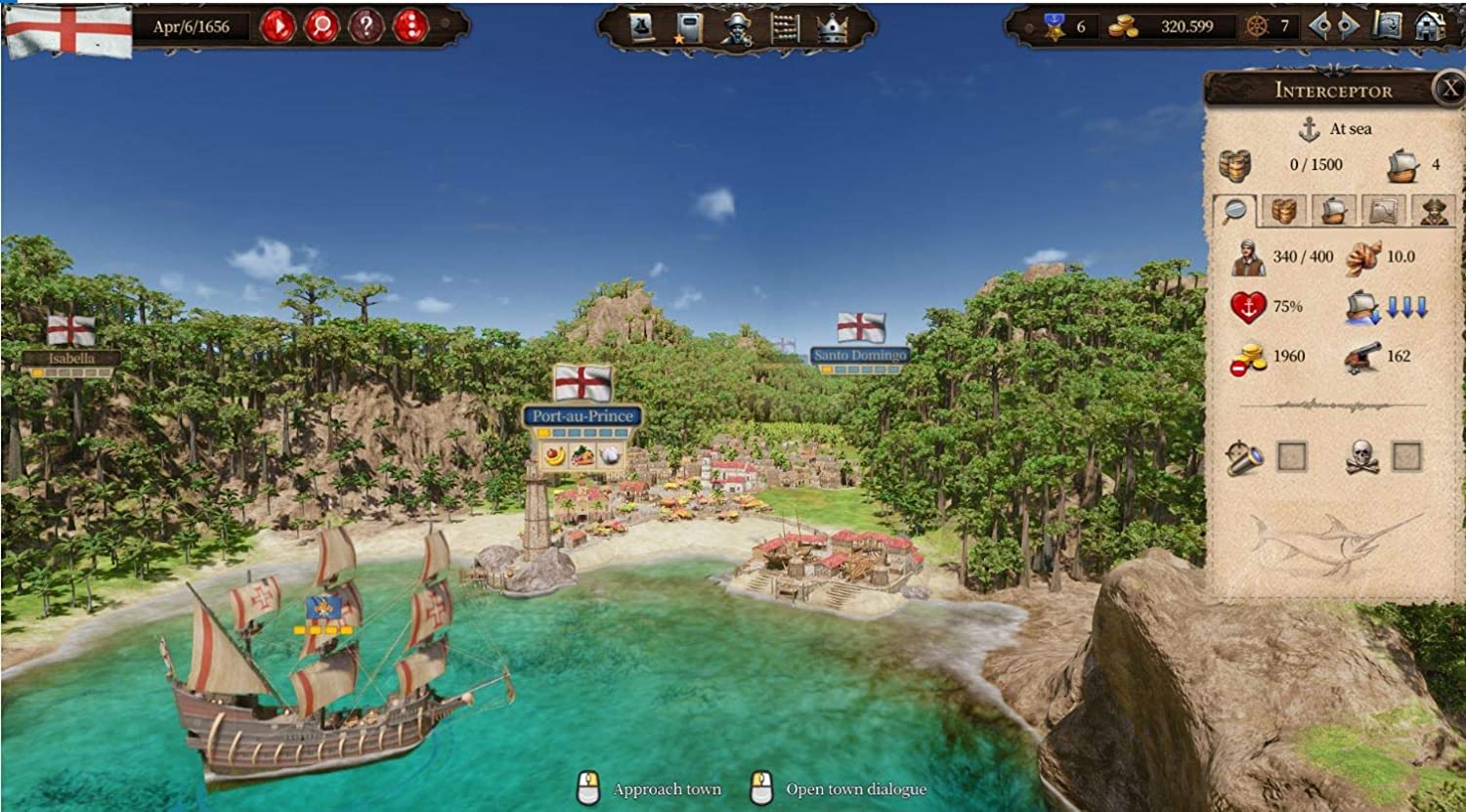Open the captain menu at top center

coord(735,27)
